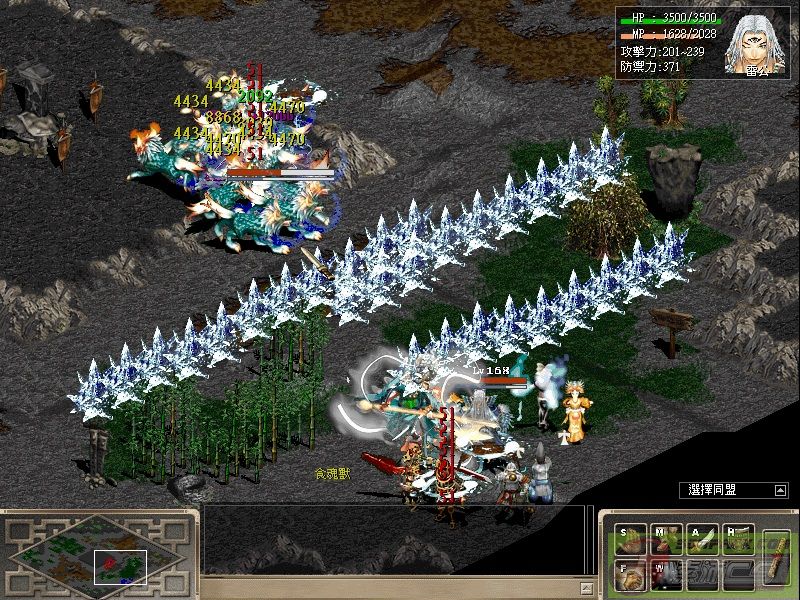
Task: Expand the 選擇同盟 alliance selector arrow
Action: pos(780,490)
